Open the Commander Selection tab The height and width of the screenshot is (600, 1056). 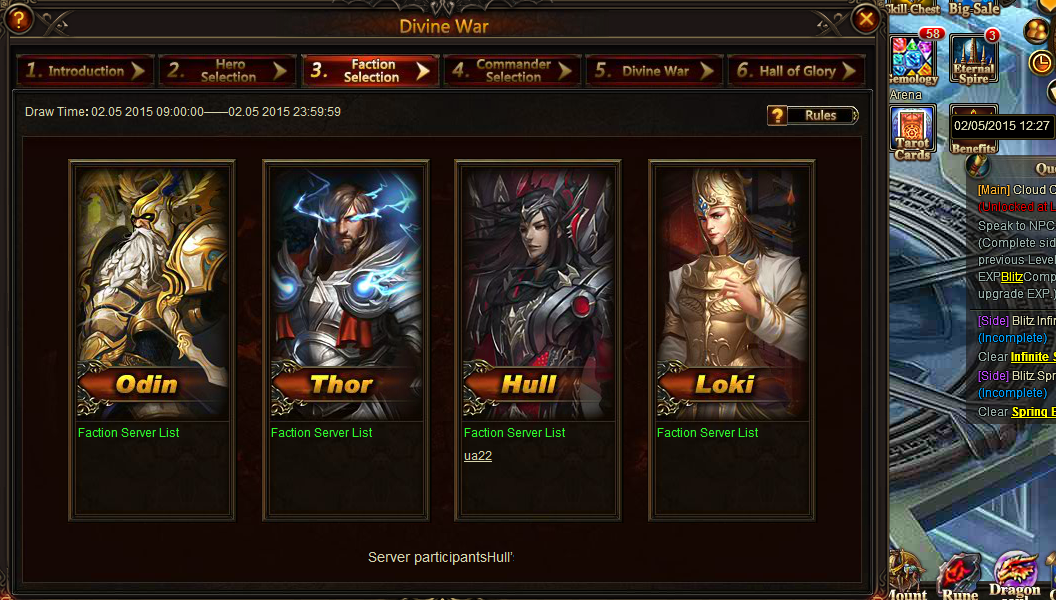[512, 71]
